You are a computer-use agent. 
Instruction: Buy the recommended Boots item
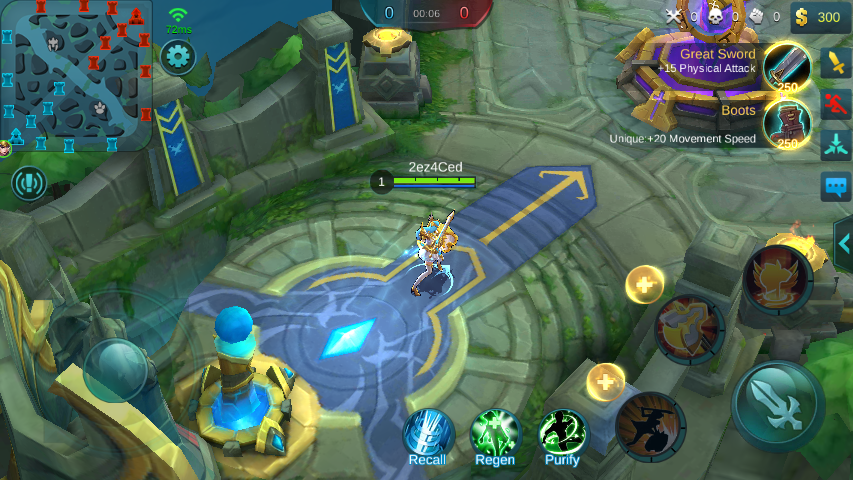pos(787,123)
